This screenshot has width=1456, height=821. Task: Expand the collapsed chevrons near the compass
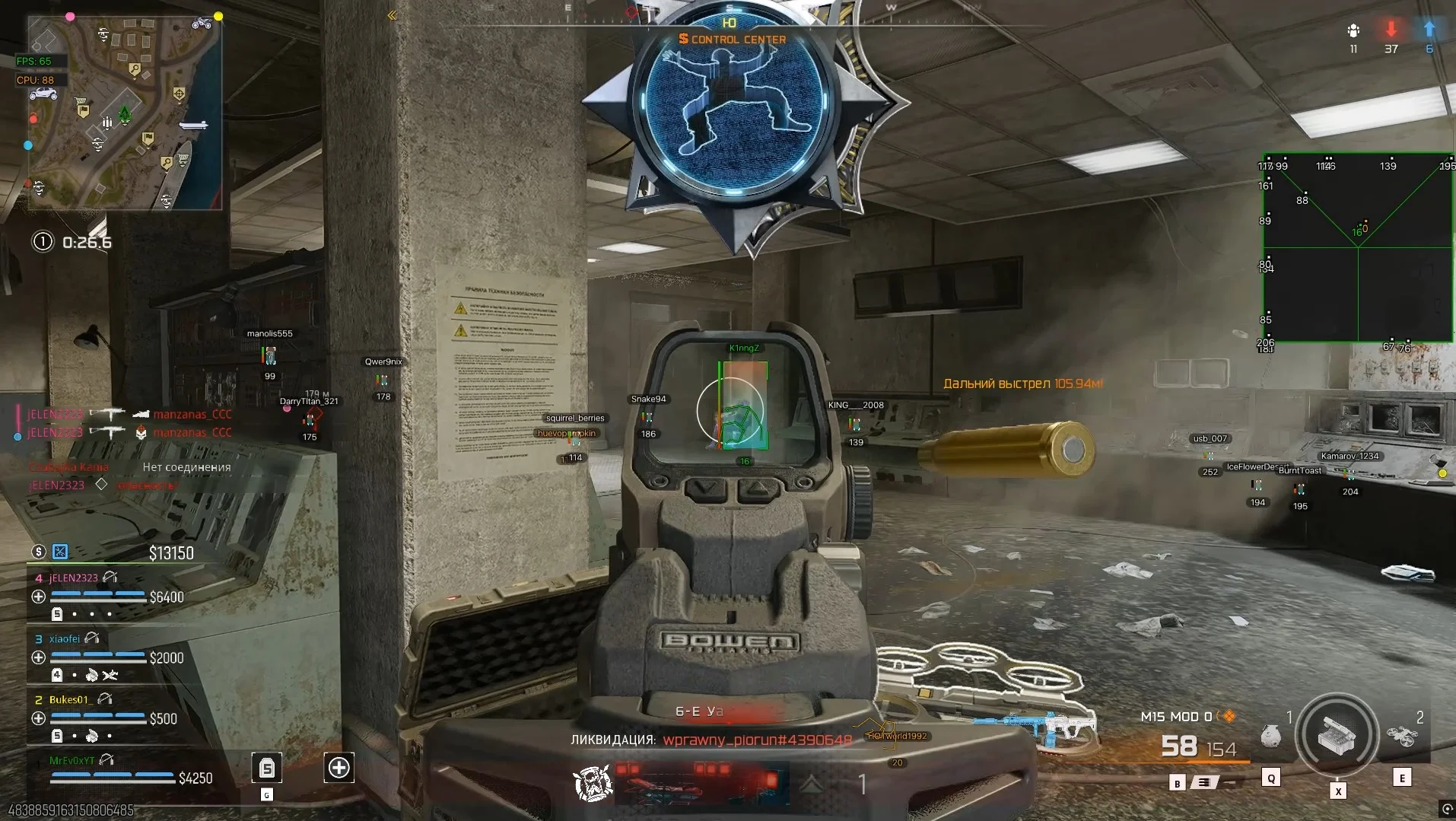(392, 14)
